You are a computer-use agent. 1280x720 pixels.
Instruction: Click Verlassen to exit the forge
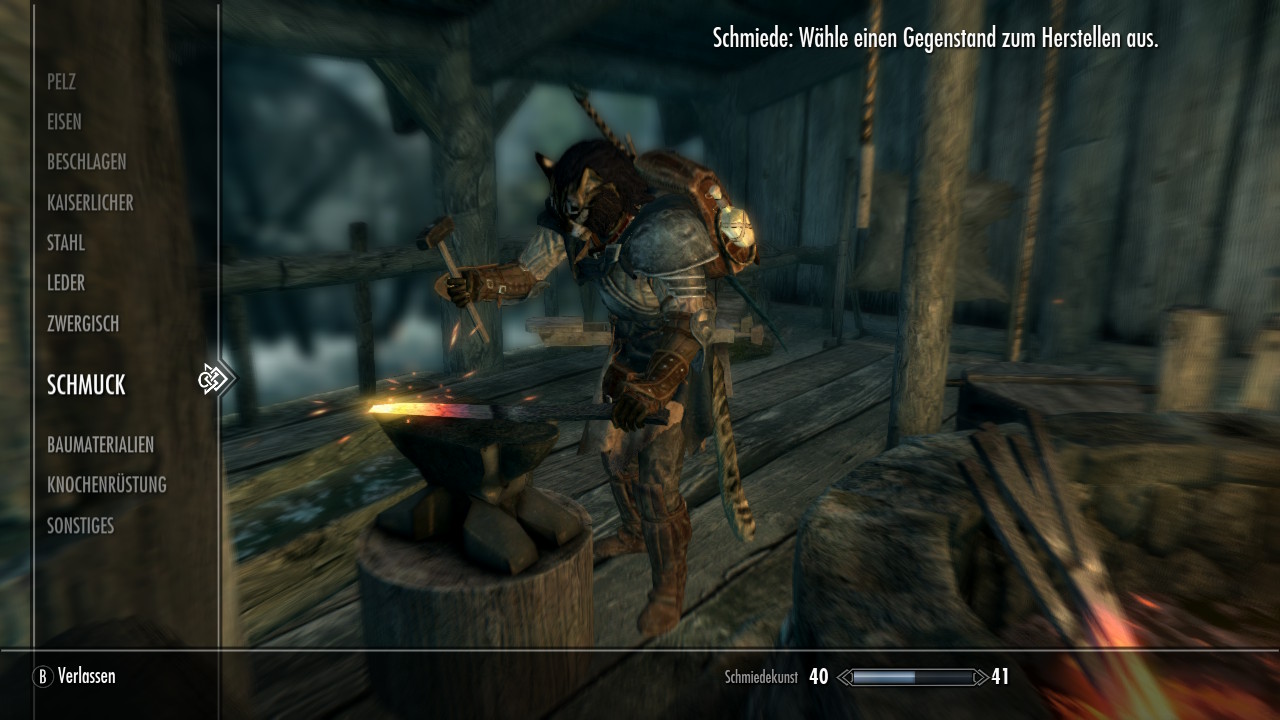tap(76, 677)
